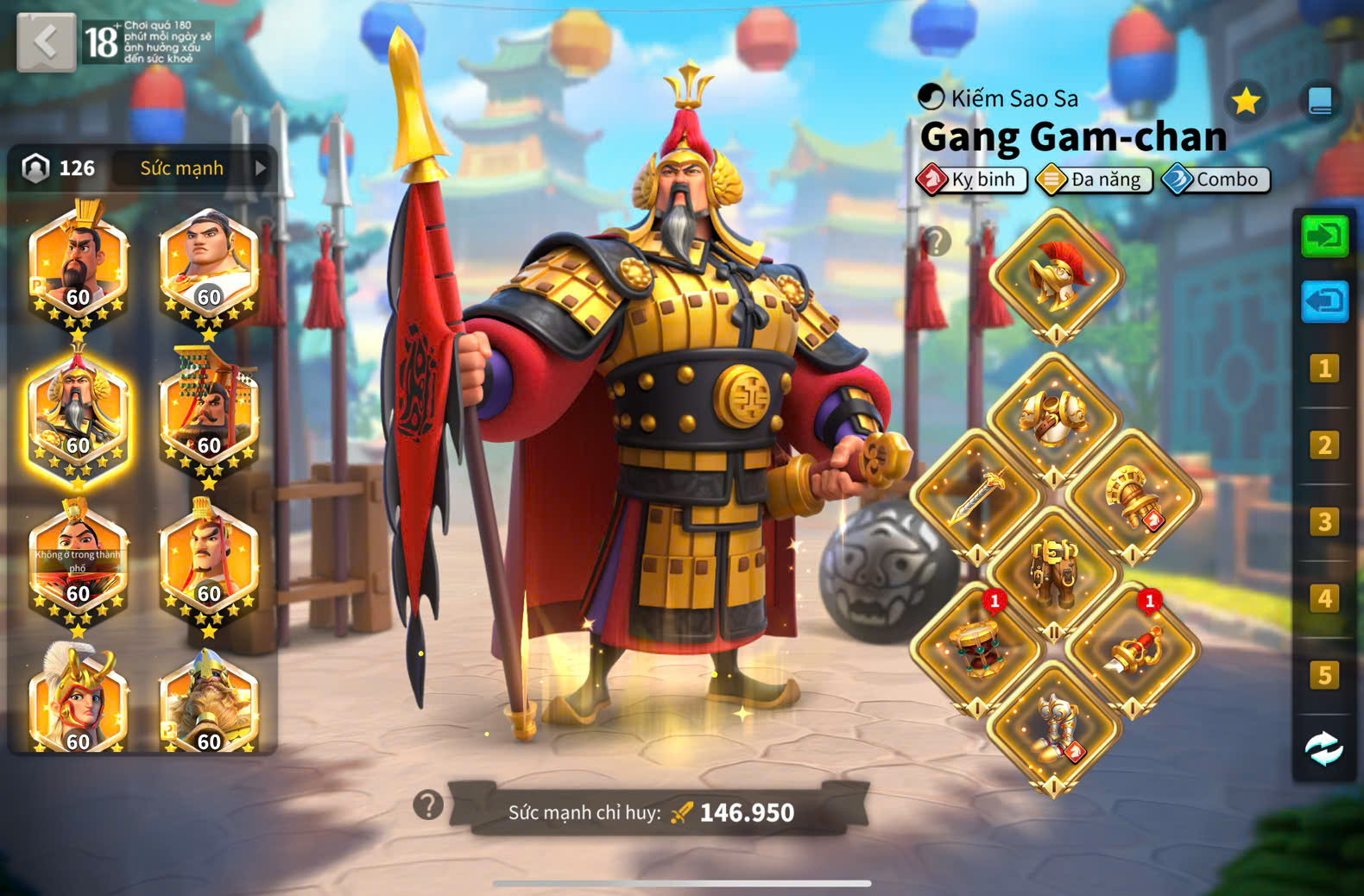Switch to equipment preset 1

point(1324,369)
